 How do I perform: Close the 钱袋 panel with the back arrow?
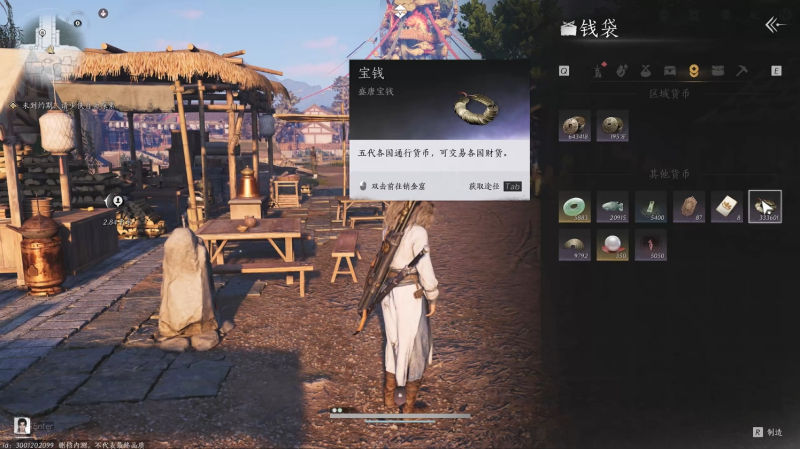[x=775, y=25]
